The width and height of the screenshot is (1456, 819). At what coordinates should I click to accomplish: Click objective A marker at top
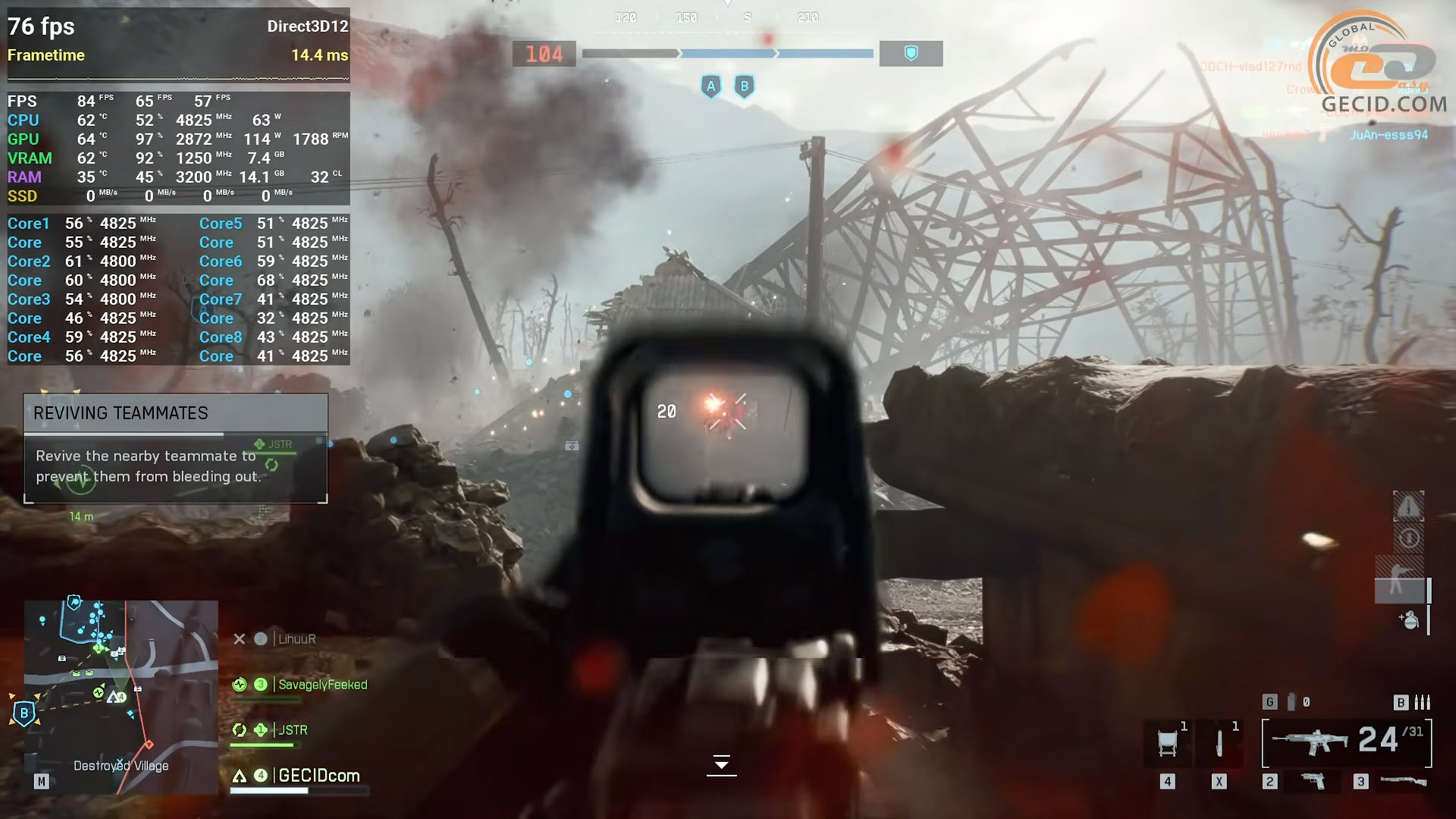pos(711,86)
